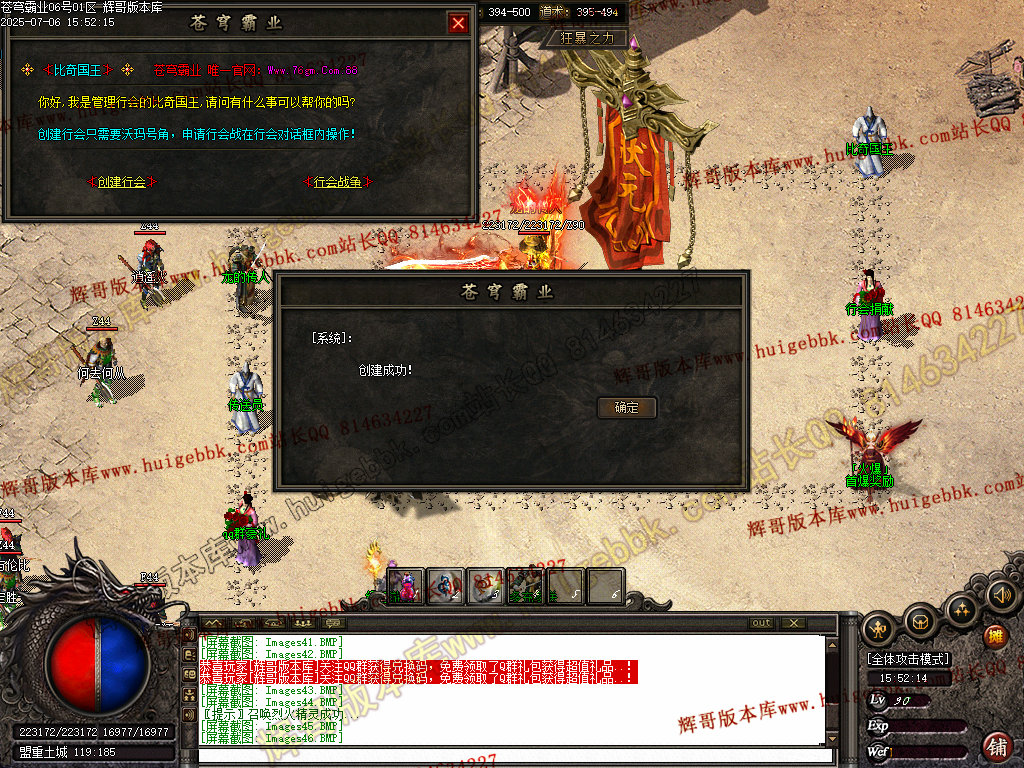Use the fourth hotbar slot item
The width and height of the screenshot is (1024, 768).
pos(525,586)
